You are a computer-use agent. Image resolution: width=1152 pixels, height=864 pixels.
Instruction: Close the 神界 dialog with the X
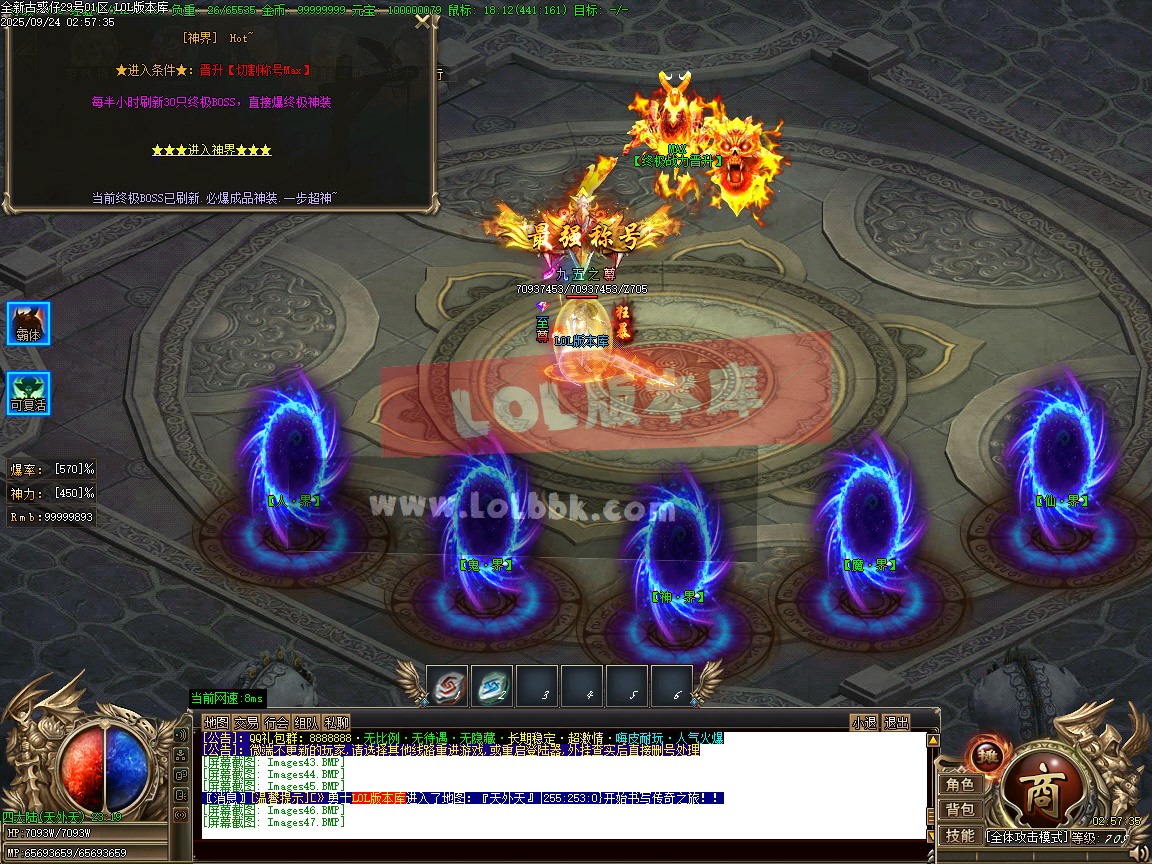[424, 22]
